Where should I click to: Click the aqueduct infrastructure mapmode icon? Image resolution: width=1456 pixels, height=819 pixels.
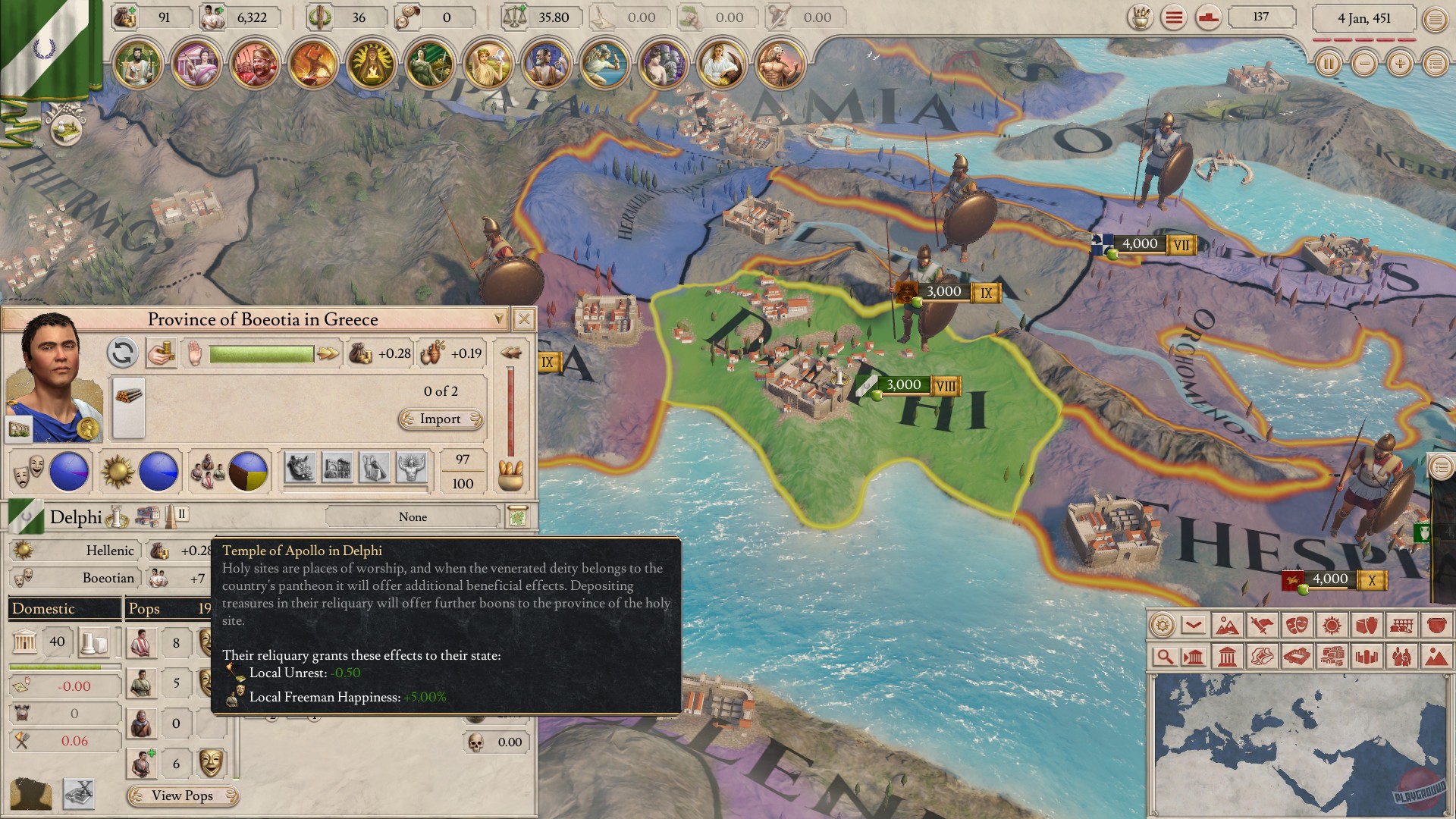1401,624
